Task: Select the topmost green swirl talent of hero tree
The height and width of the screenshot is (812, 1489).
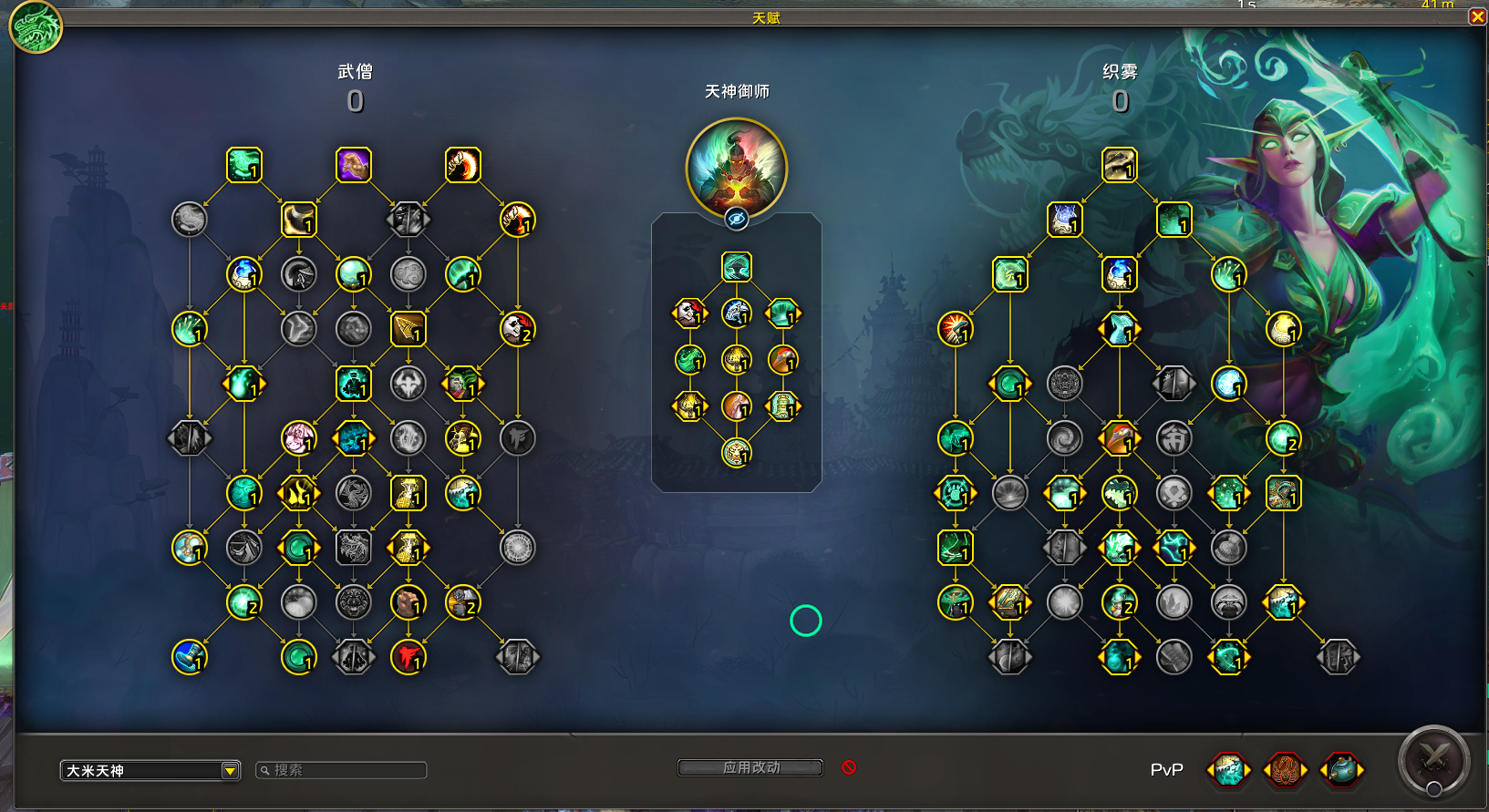Action: point(737,266)
